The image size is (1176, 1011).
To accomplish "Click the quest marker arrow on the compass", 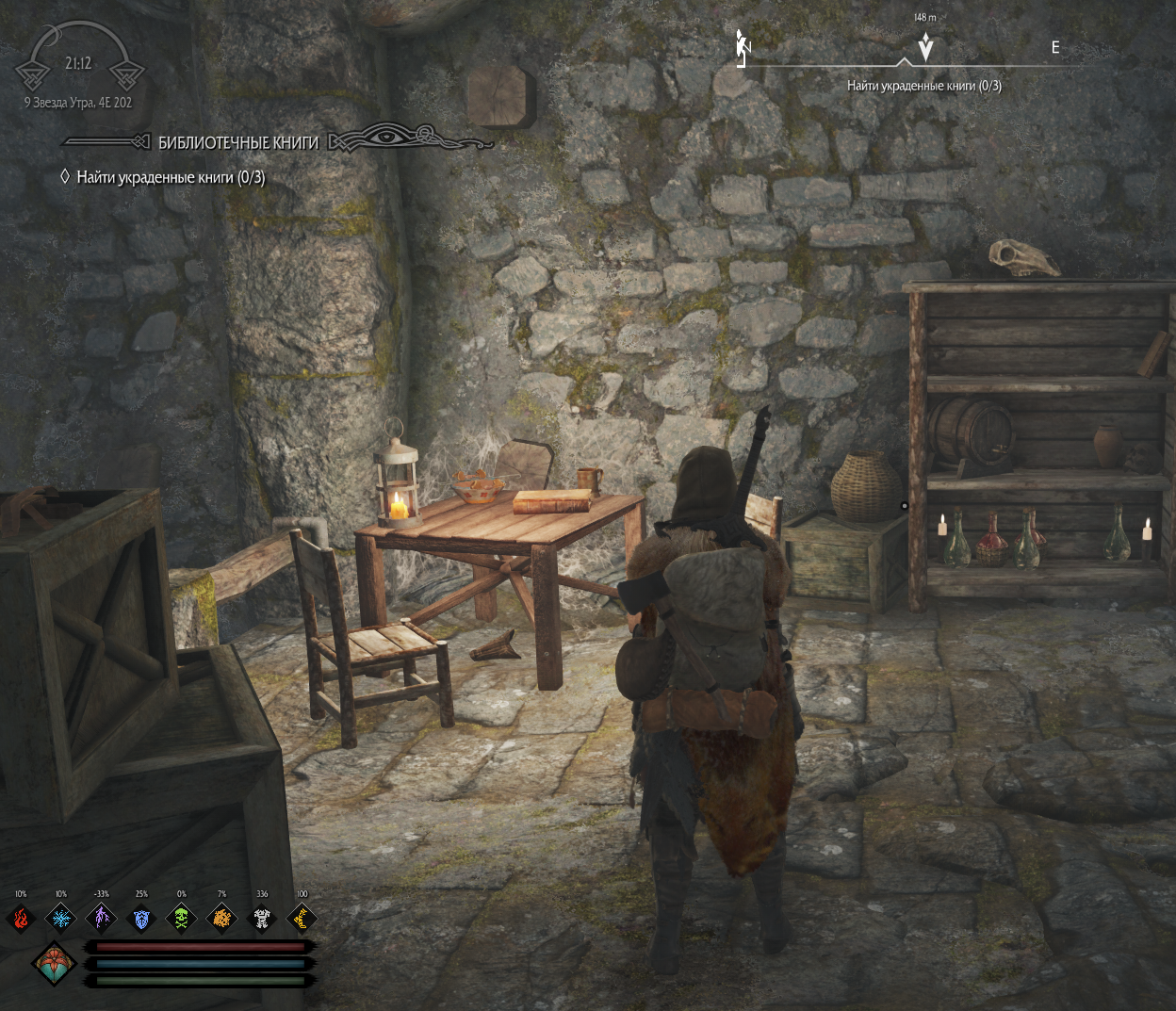I will point(925,46).
